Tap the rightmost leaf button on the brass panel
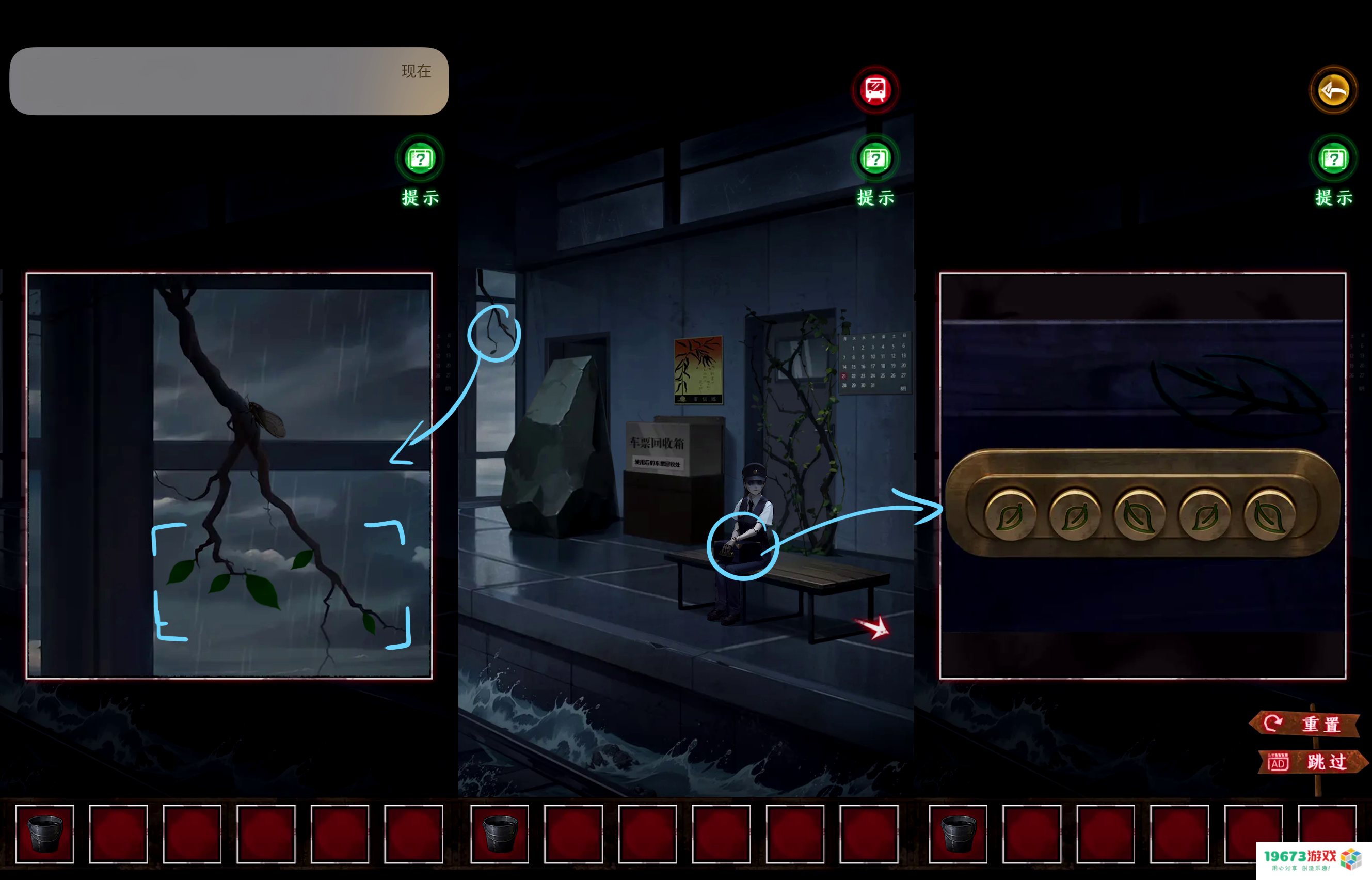Image resolution: width=1372 pixels, height=880 pixels. [1269, 515]
